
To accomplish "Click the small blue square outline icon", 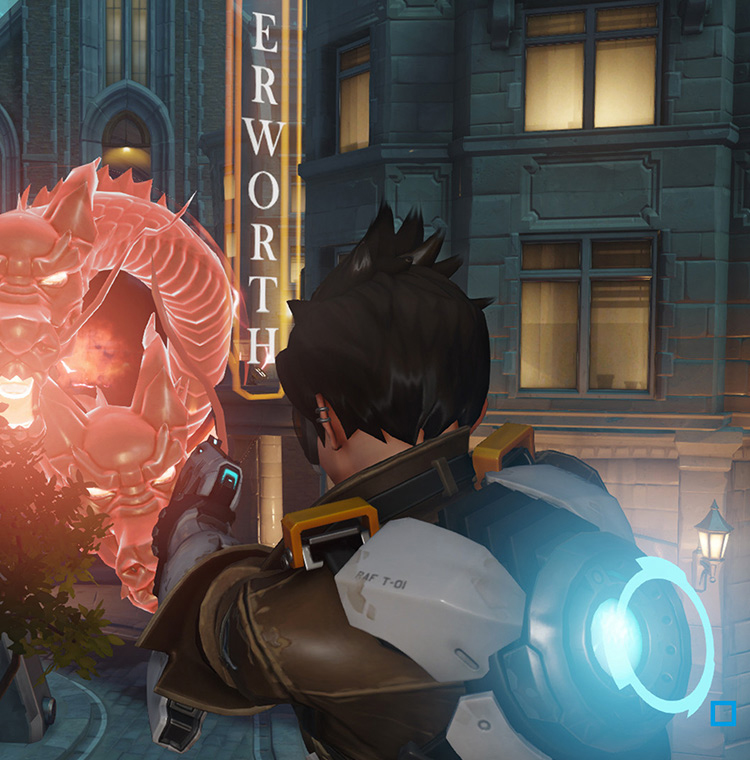I will click(x=722, y=713).
